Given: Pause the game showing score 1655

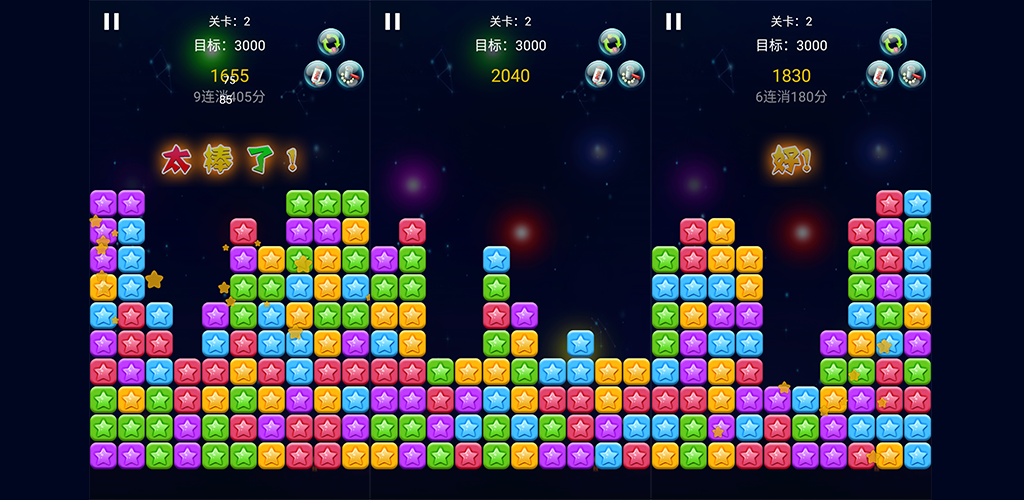Looking at the screenshot, I should pos(111,22).
